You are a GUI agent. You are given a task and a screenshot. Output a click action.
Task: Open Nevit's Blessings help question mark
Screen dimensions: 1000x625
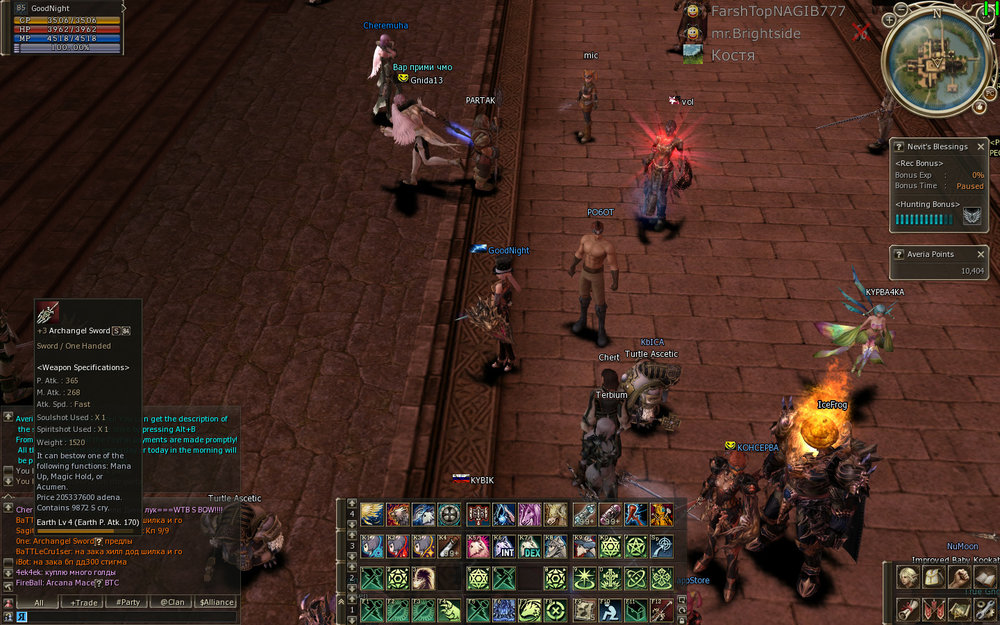click(899, 147)
